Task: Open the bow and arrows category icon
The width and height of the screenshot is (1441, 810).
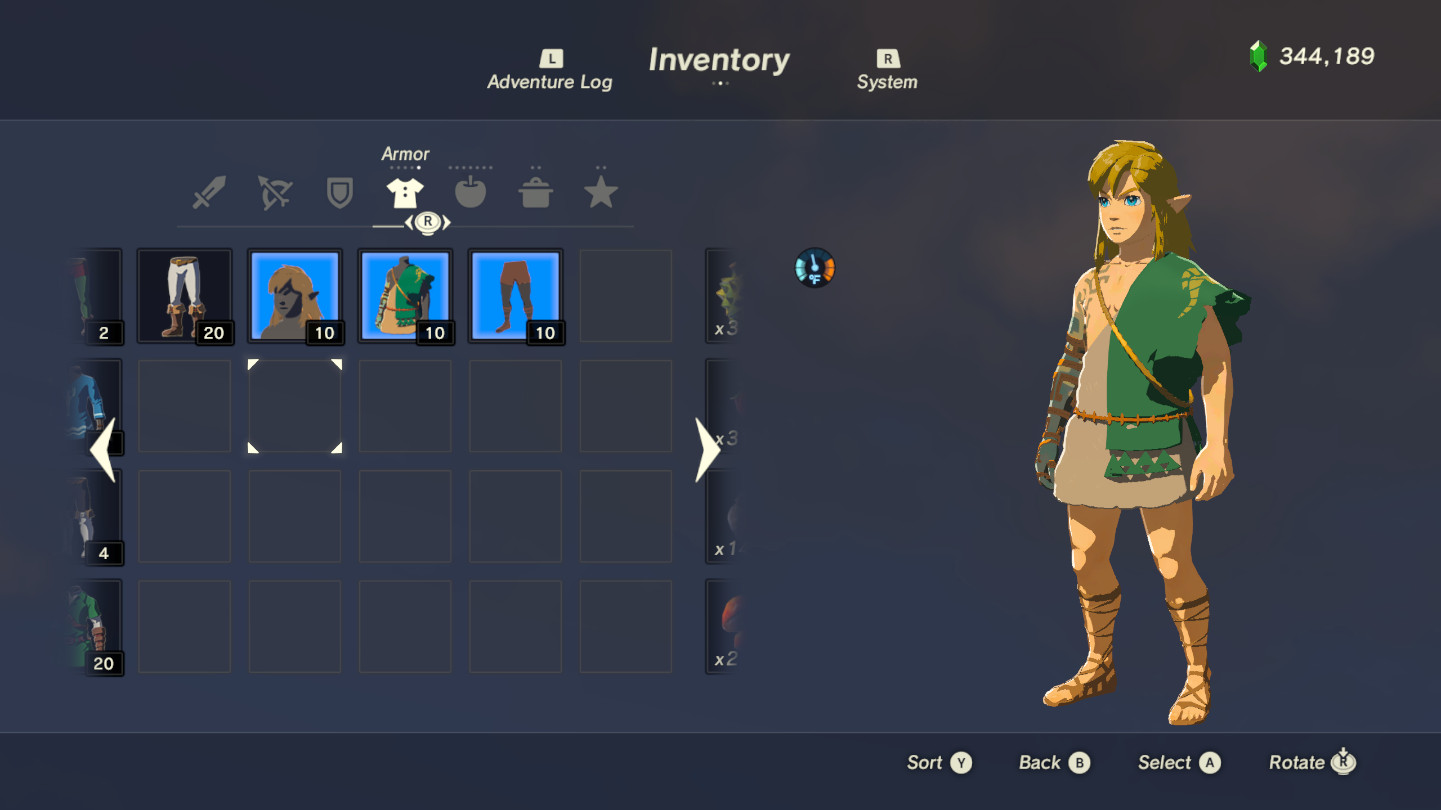Action: click(x=274, y=192)
